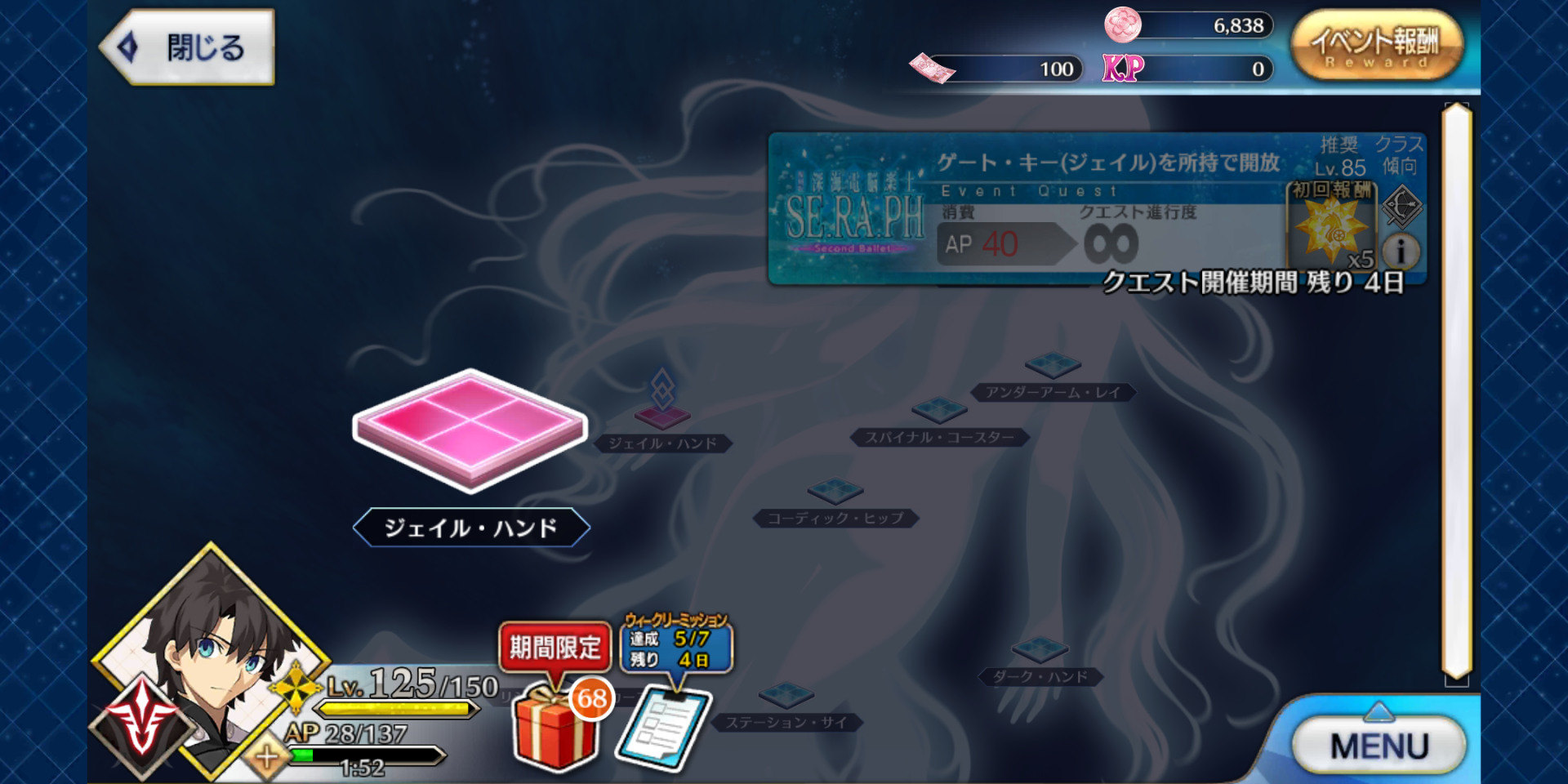This screenshot has height=784, width=1568.
Task: Tap the ticket currency icon showing 100
Action: coord(931,69)
